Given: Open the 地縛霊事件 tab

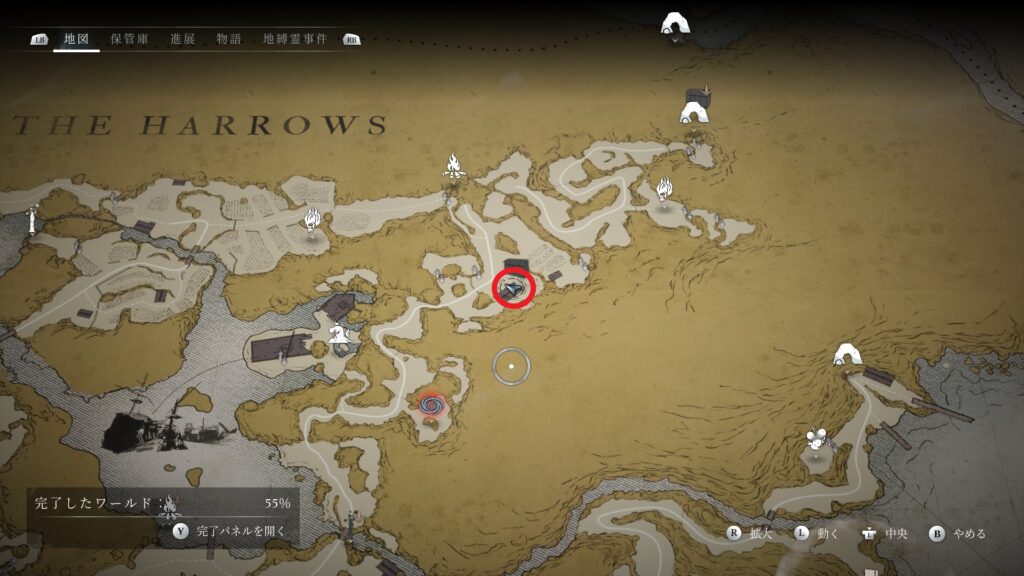Looking at the screenshot, I should [x=294, y=39].
